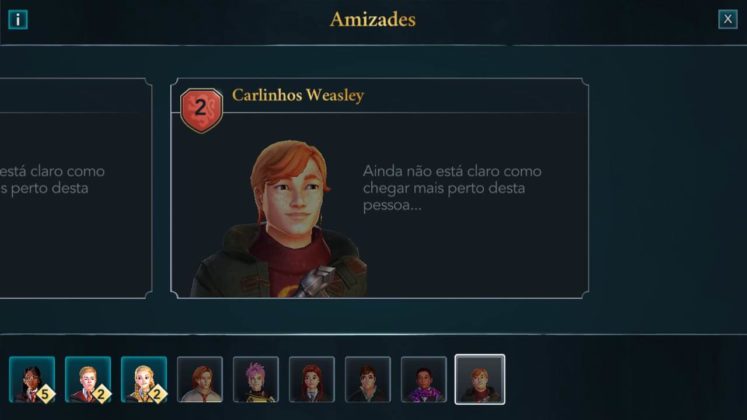The height and width of the screenshot is (420, 747).
Task: Pick the pink-haired character portrait
Action: coord(255,379)
